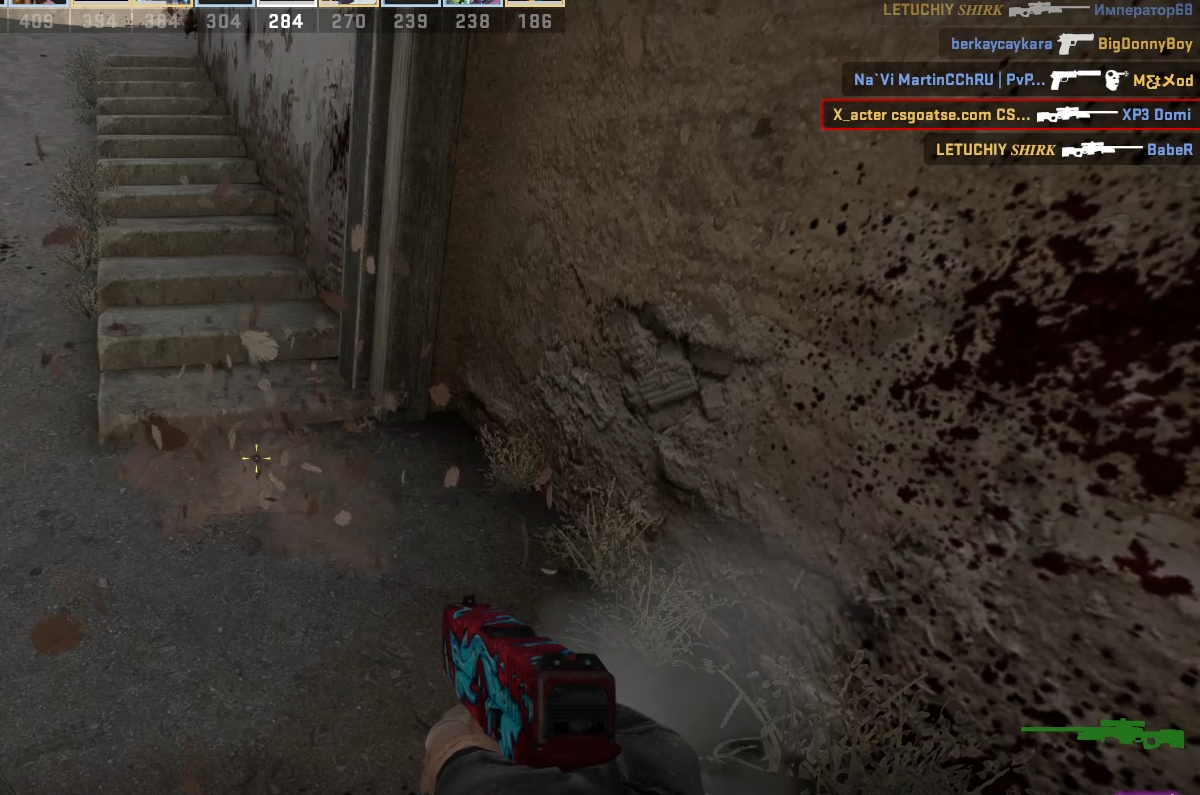Viewport: 1200px width, 795px height.
Task: Choose the player tile with score 304
Action: (224, 15)
